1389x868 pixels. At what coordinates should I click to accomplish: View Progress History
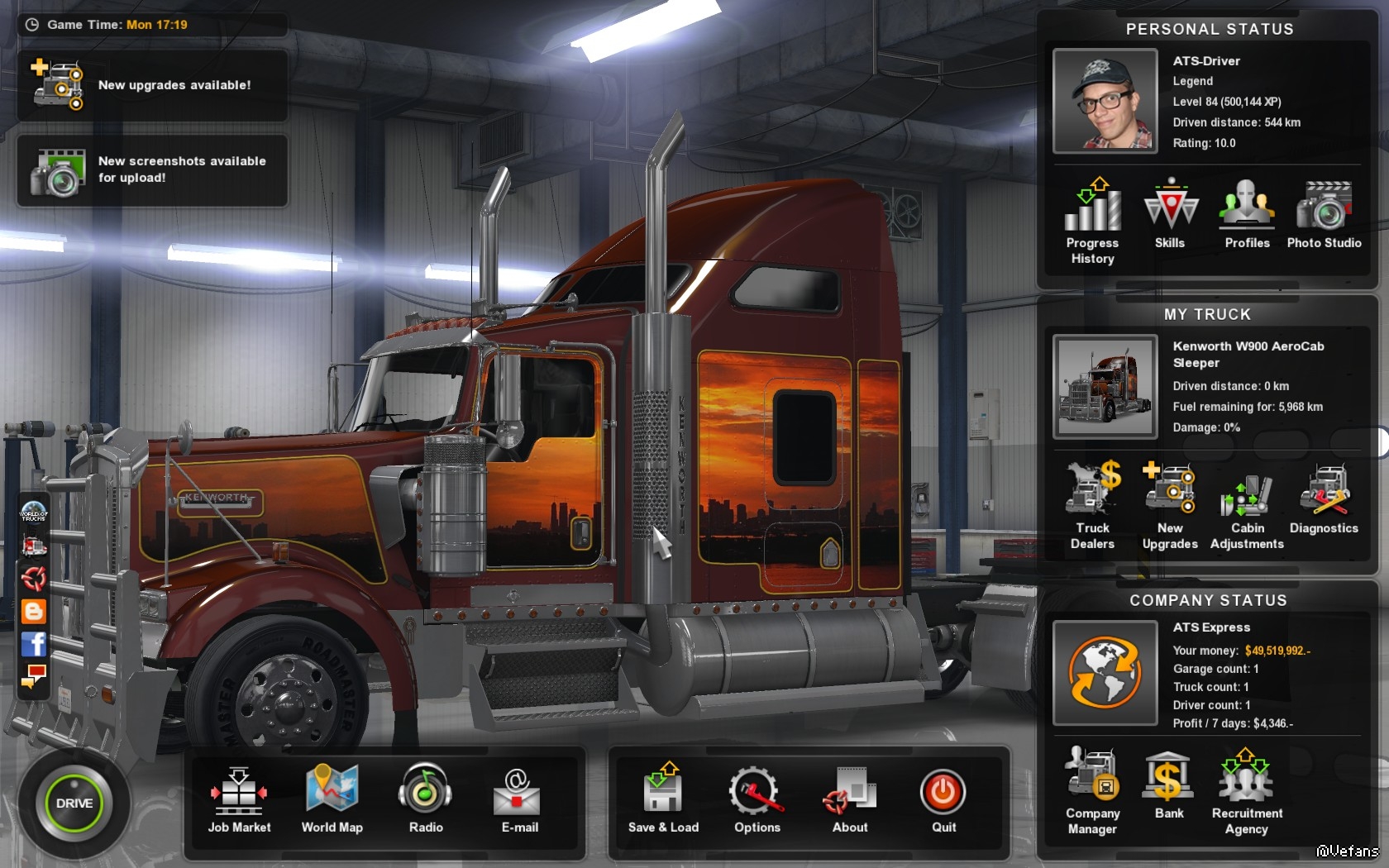pos(1092,217)
